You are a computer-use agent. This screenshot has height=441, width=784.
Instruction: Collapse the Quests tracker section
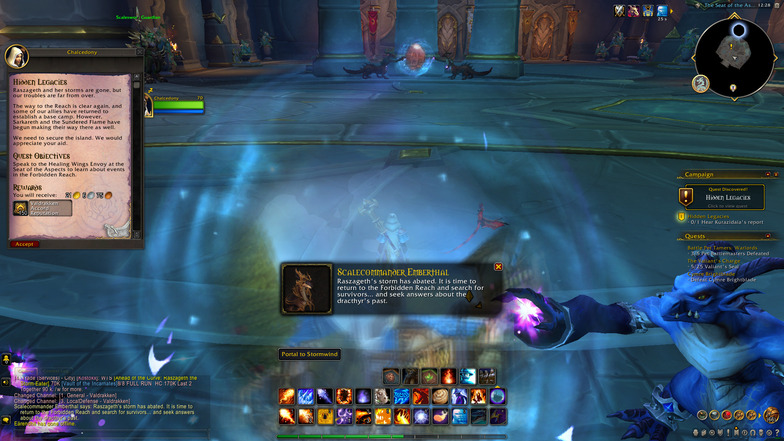point(770,236)
